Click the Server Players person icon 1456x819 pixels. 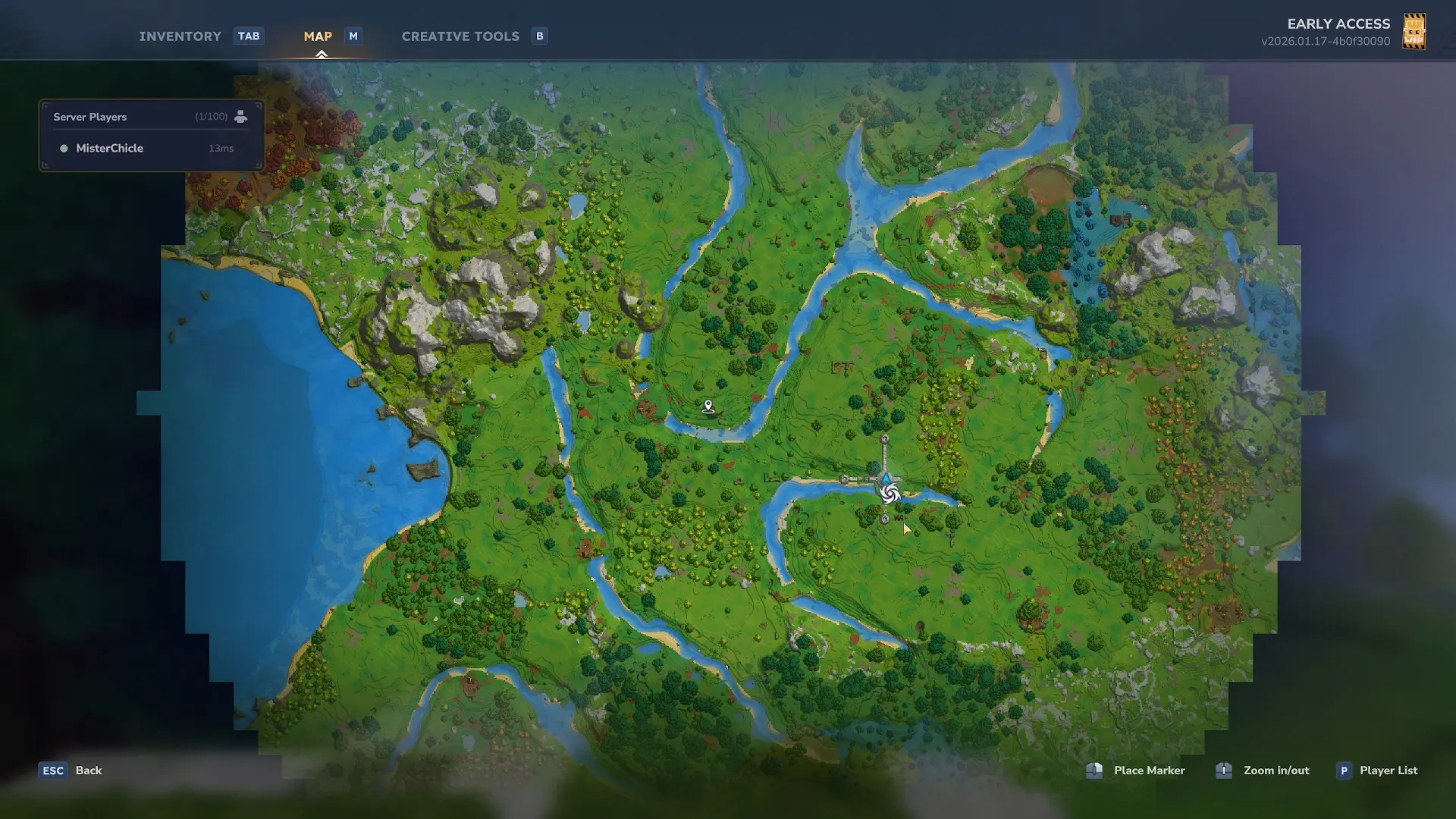[240, 117]
